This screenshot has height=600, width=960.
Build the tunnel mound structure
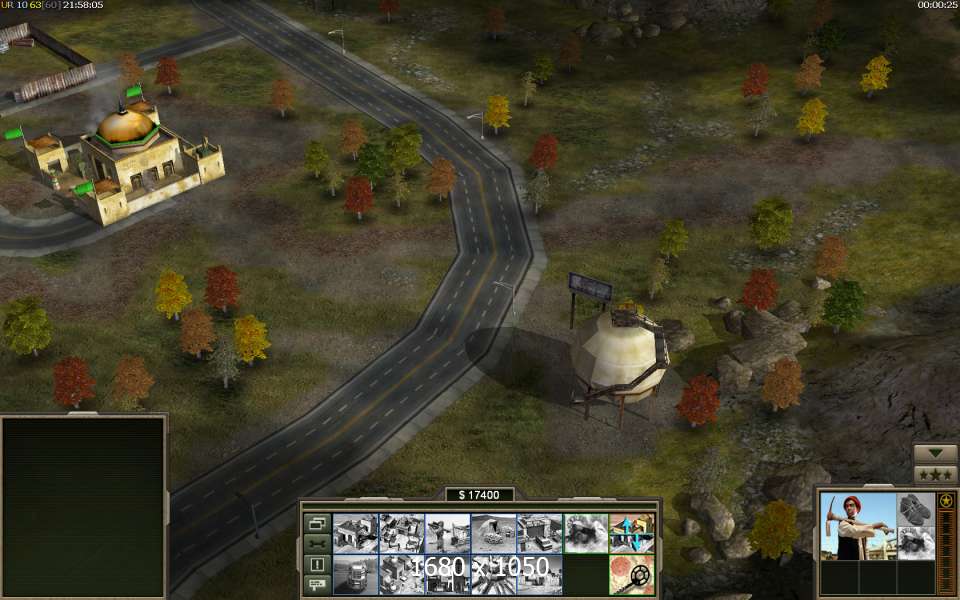494,533
